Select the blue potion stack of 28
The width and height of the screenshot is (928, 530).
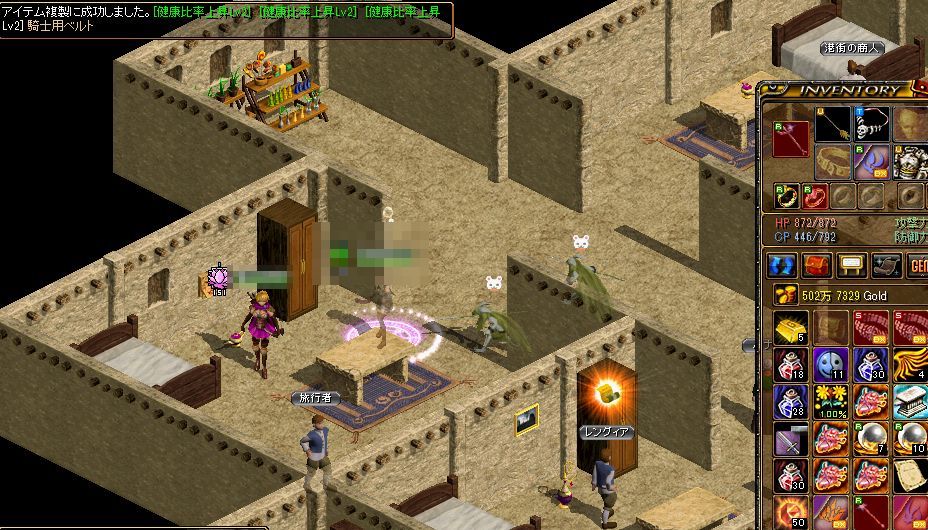click(790, 401)
